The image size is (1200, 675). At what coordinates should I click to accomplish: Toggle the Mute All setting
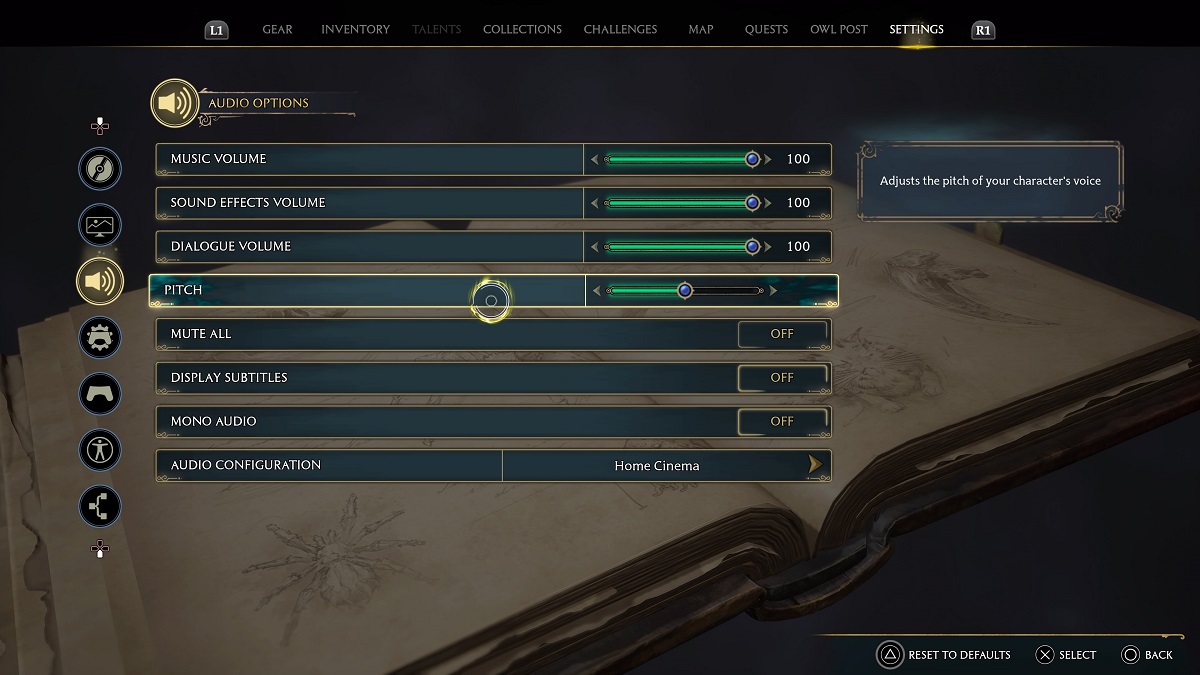point(782,334)
